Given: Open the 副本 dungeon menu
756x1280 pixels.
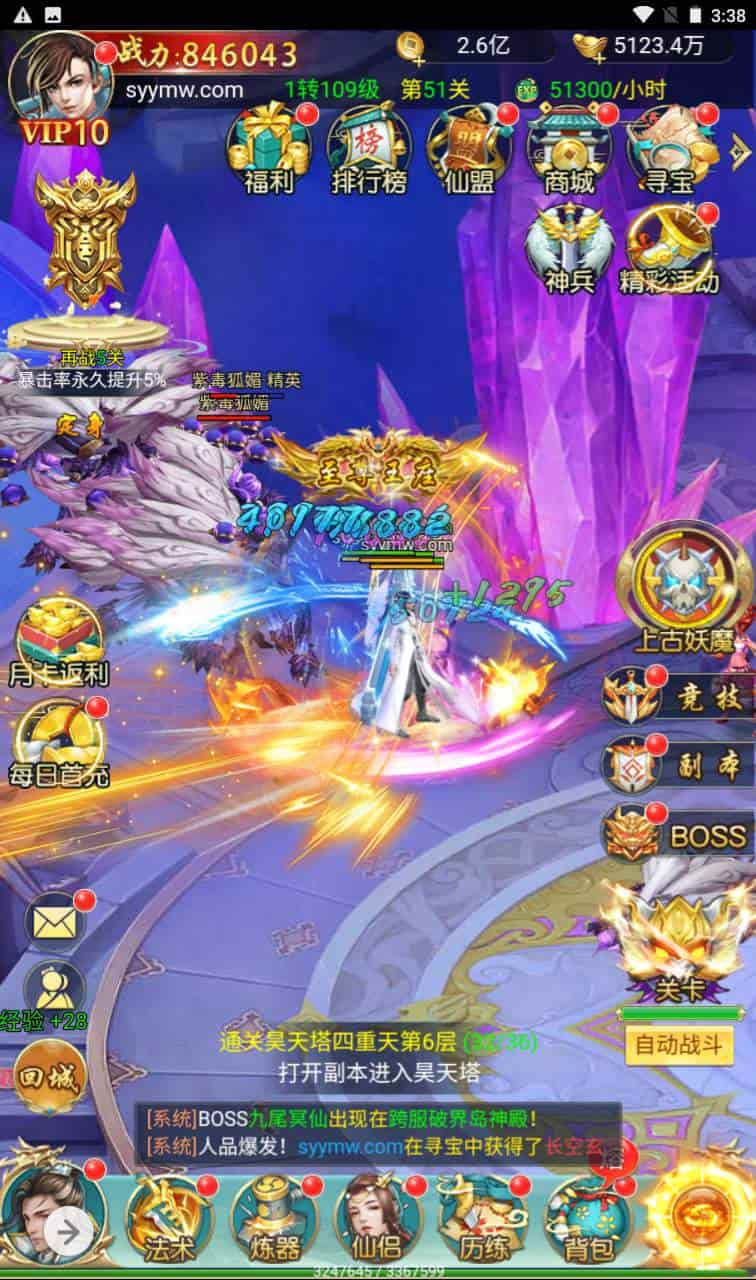Looking at the screenshot, I should 680,765.
